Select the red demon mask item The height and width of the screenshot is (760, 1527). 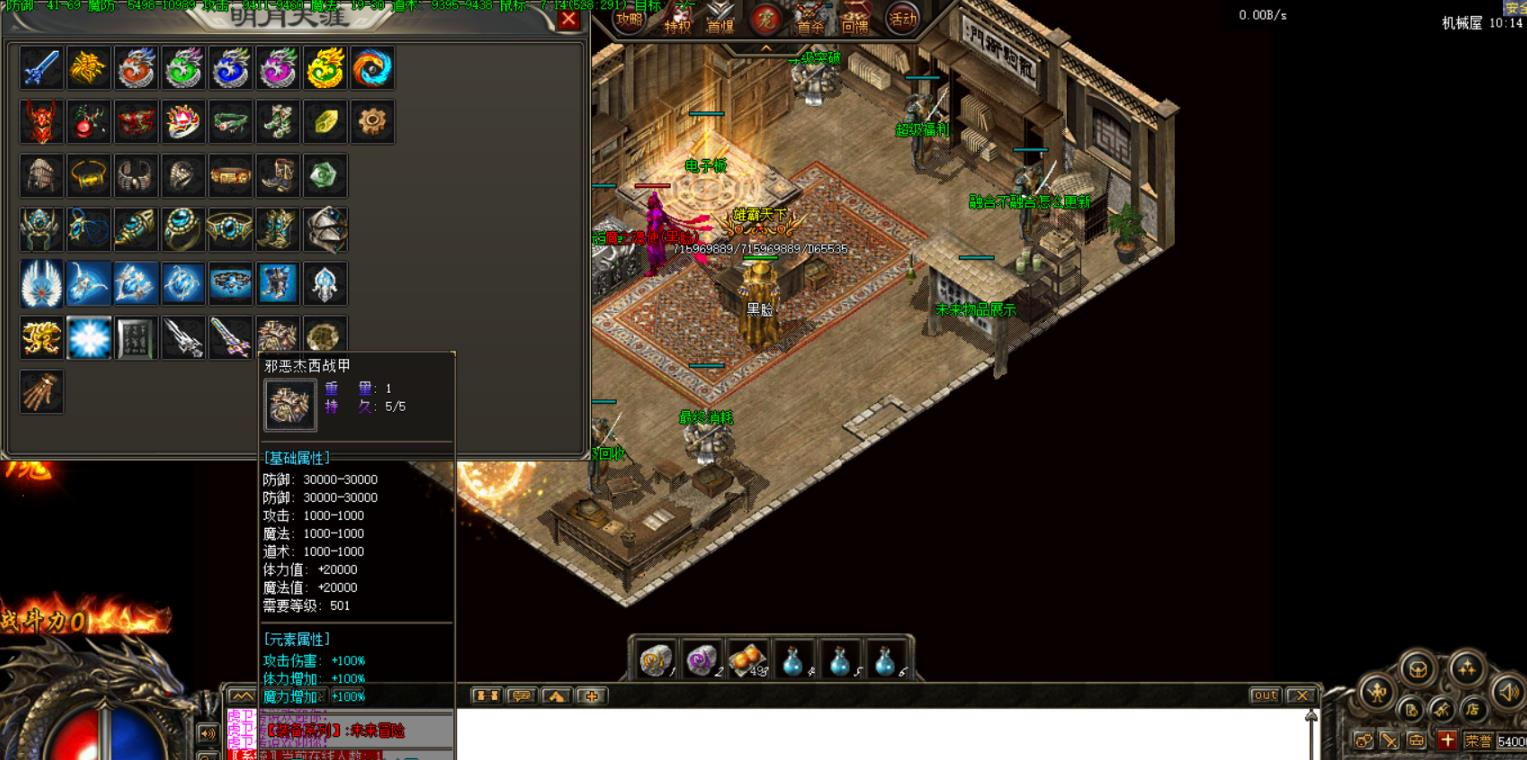point(42,122)
